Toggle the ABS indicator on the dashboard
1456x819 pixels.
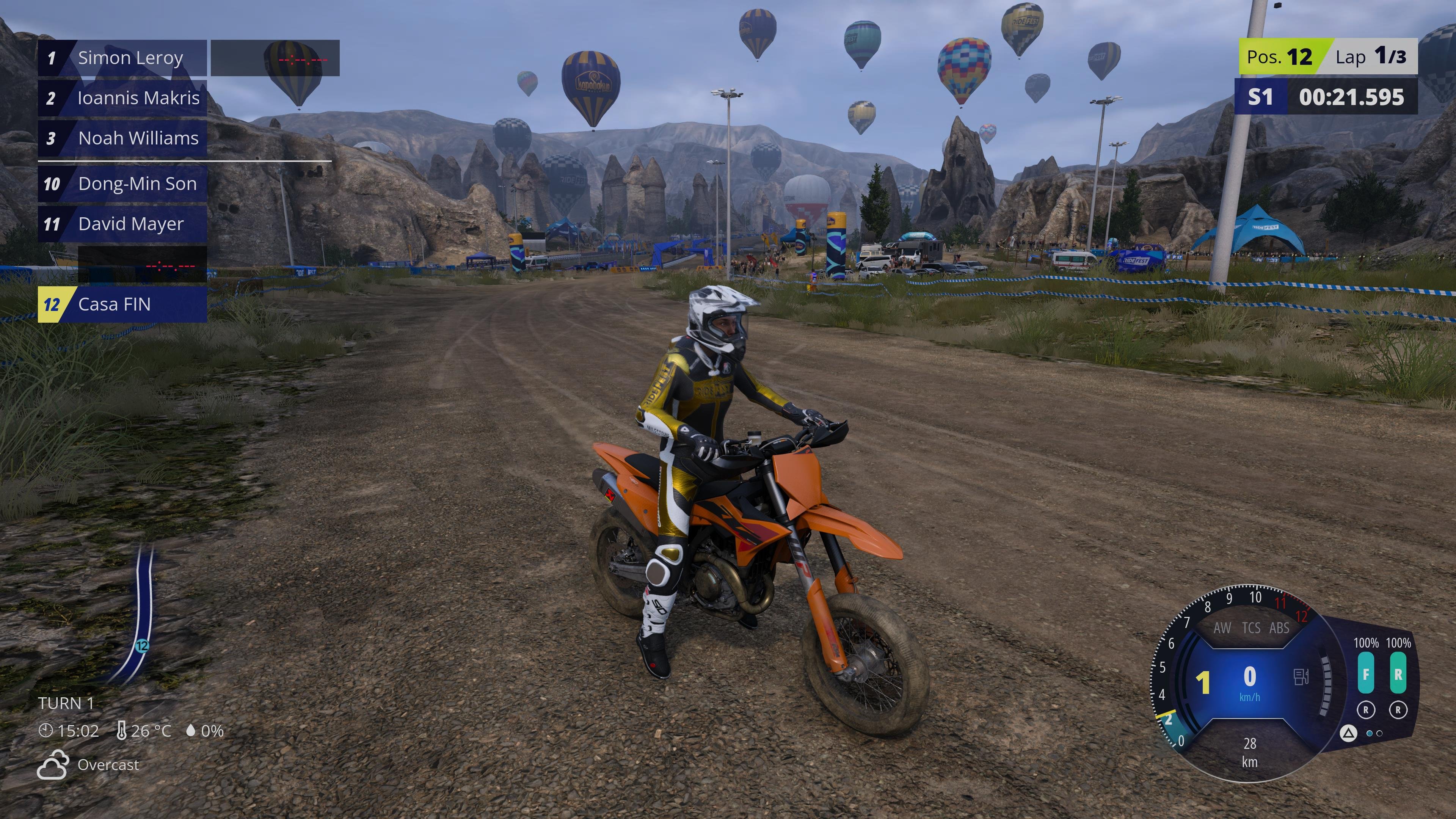pyautogui.click(x=1279, y=628)
